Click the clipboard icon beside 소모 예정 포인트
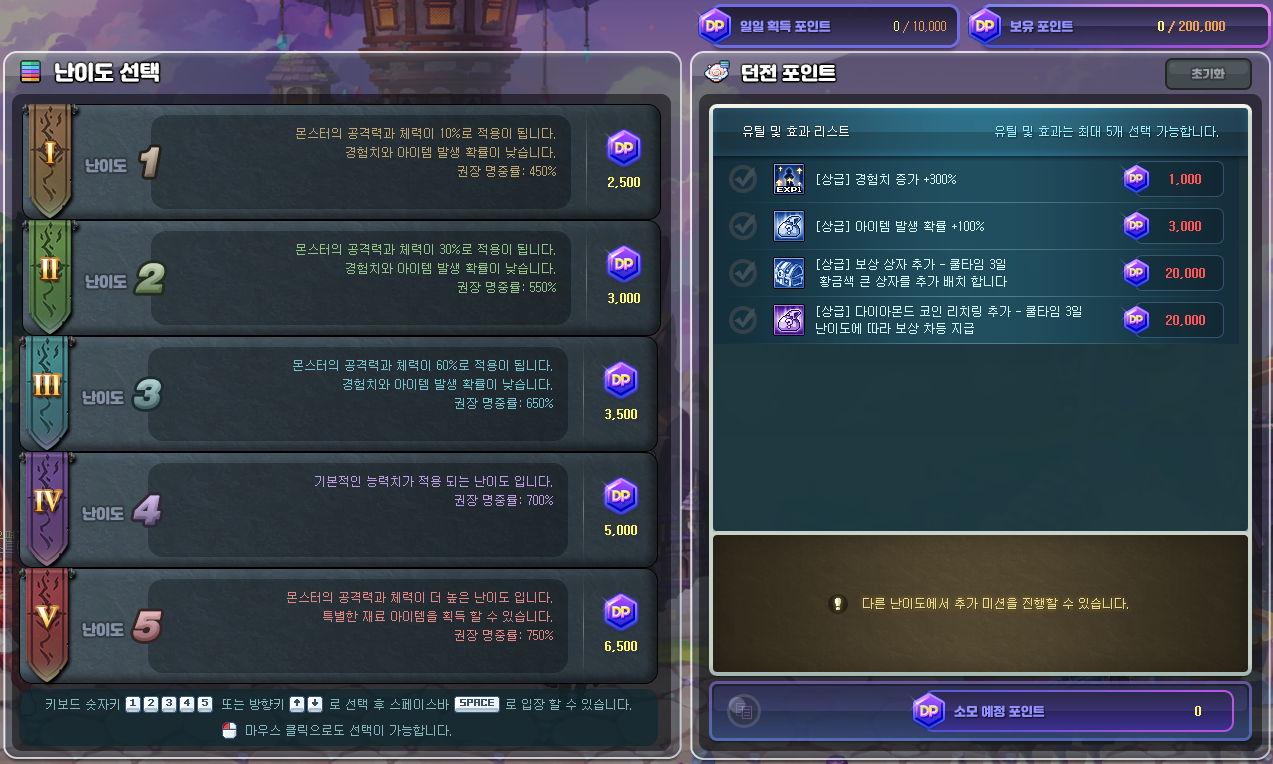 click(x=744, y=711)
